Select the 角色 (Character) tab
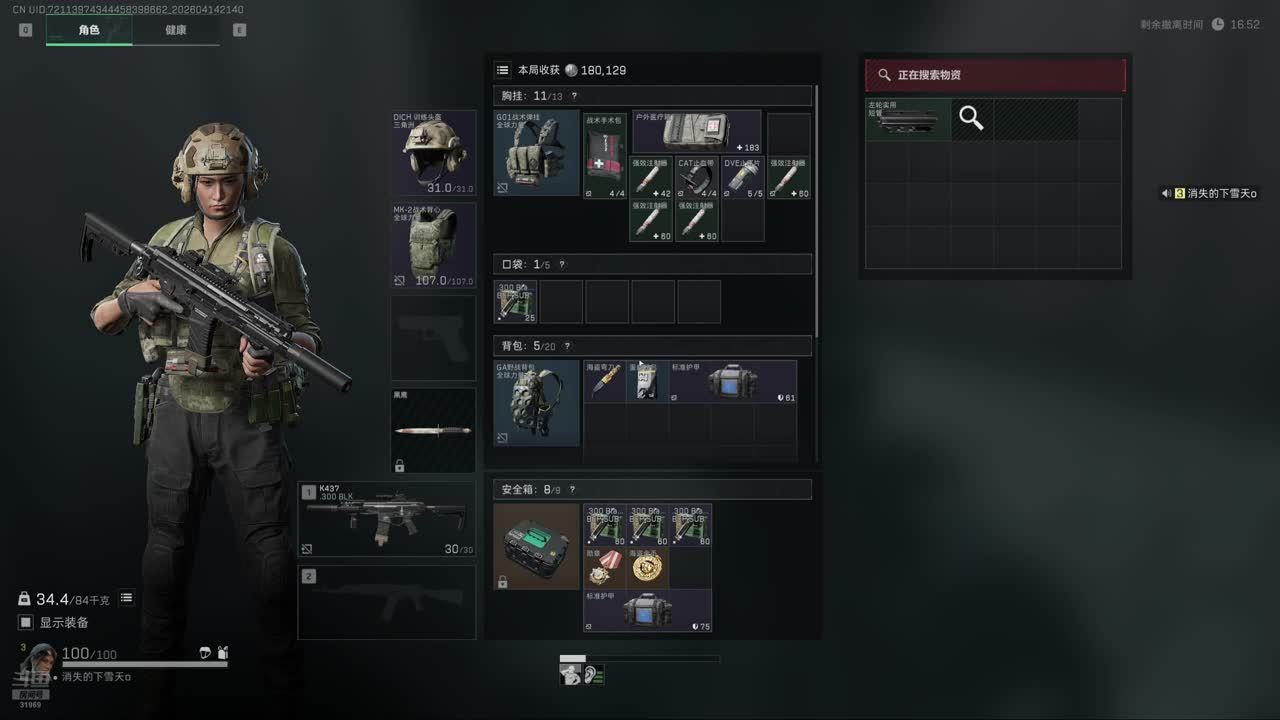 click(x=89, y=30)
